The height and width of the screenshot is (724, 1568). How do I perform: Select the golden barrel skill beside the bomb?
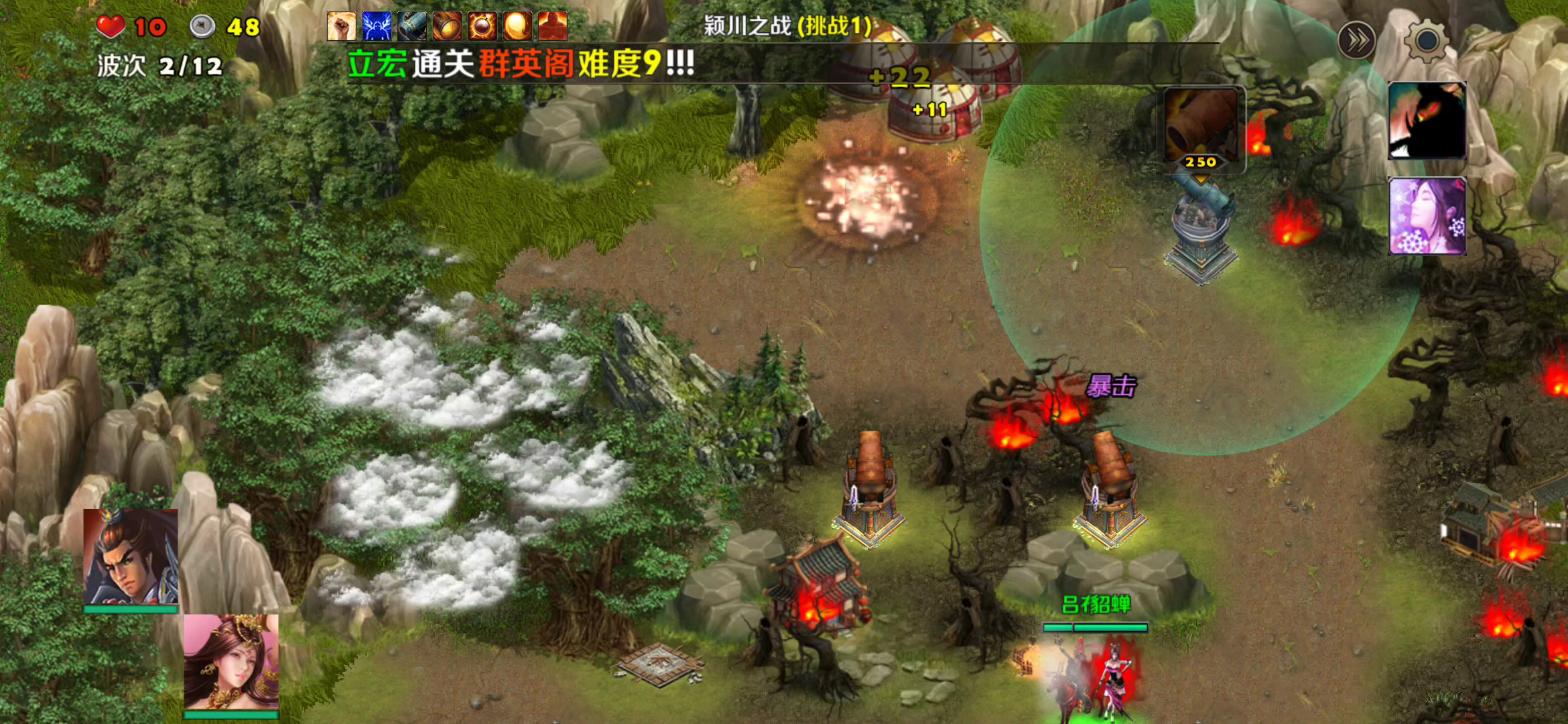448,27
